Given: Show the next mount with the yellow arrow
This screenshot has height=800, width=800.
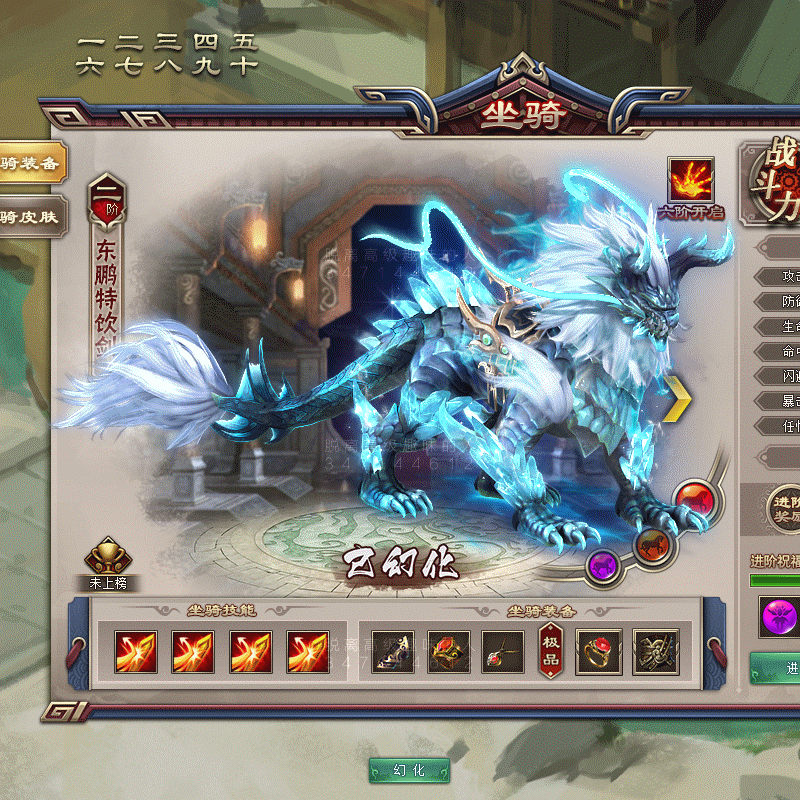Looking at the screenshot, I should (679, 396).
